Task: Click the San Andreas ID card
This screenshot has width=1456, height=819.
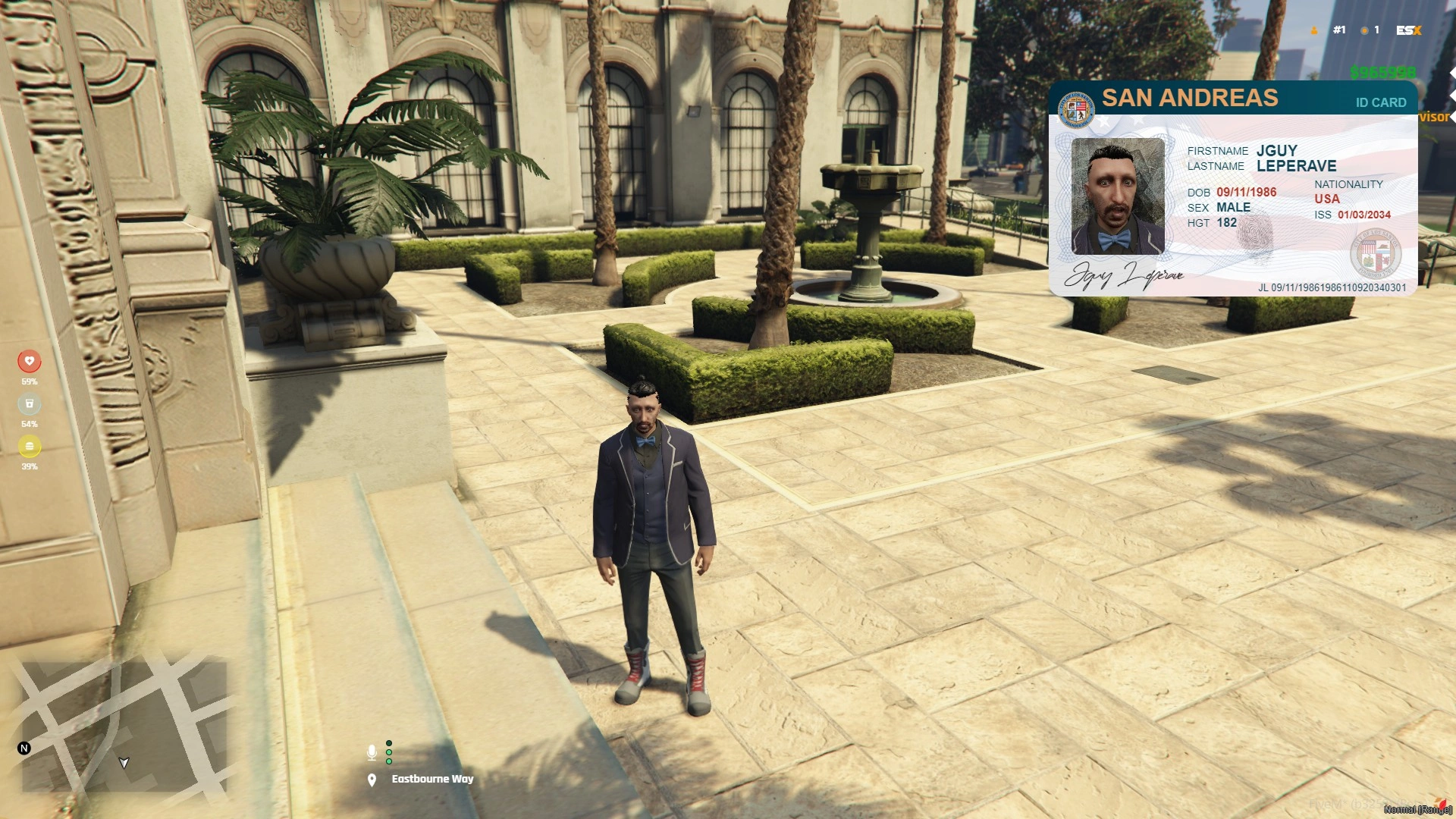Action: 1232,189
